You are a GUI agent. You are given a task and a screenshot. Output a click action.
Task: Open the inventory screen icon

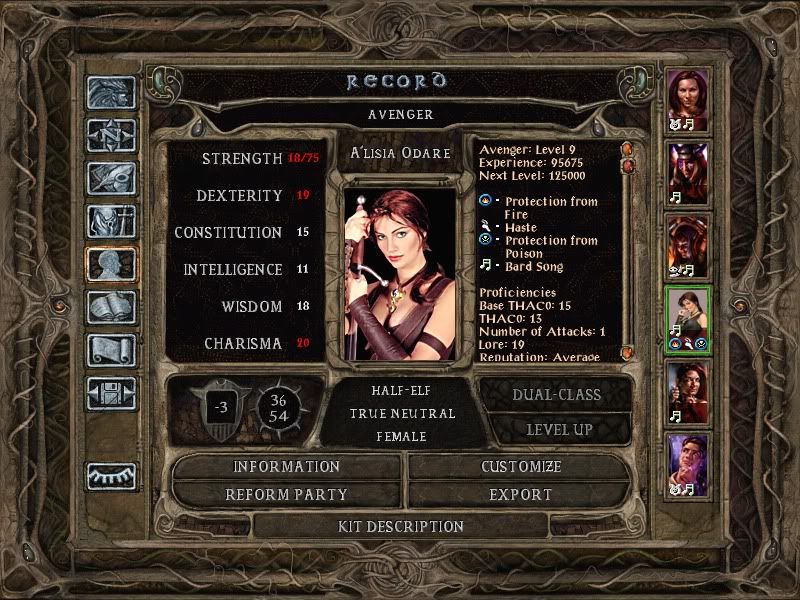click(x=111, y=221)
